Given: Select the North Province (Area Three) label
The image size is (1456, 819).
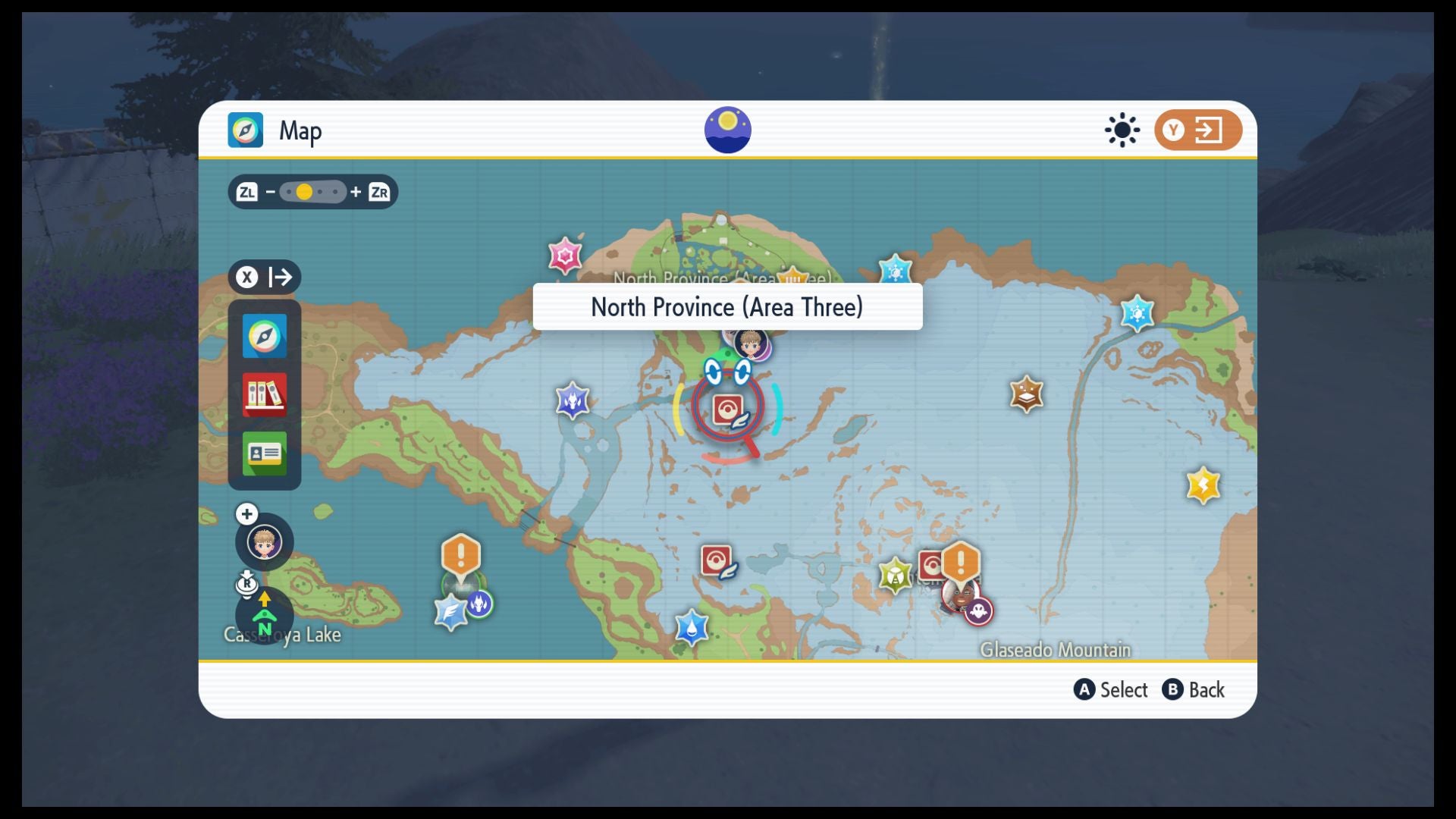Looking at the screenshot, I should pyautogui.click(x=726, y=307).
